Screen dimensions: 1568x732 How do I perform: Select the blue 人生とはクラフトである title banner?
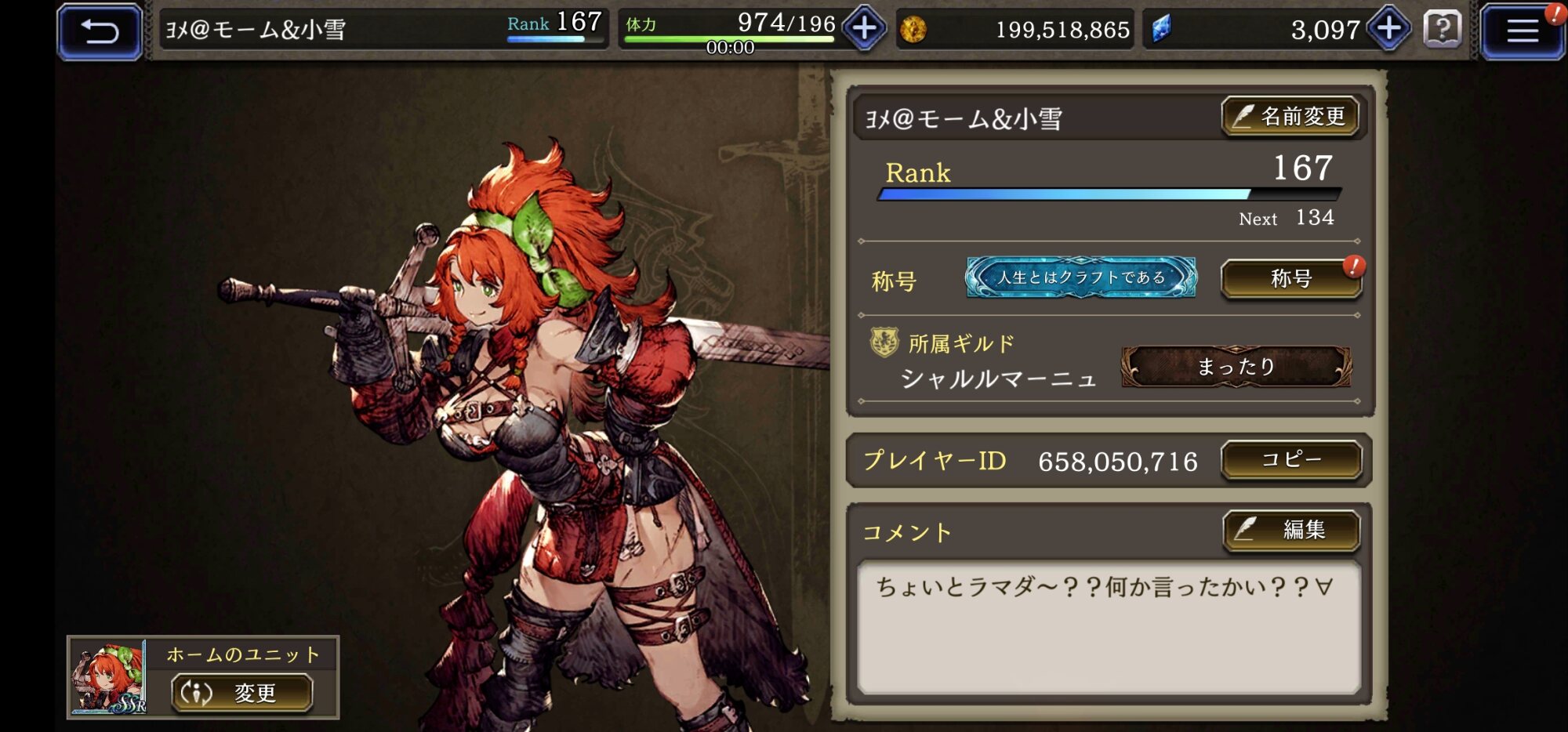1081,277
